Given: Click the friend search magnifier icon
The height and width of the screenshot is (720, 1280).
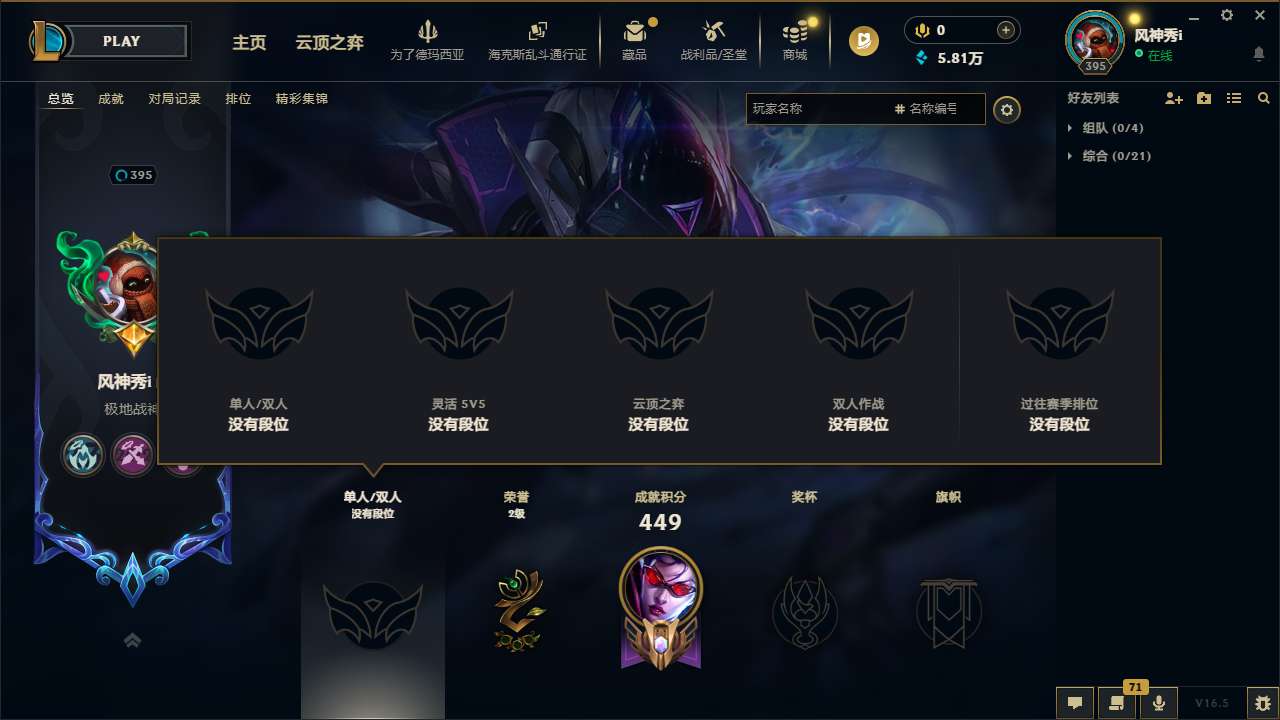Looking at the screenshot, I should click(1264, 98).
